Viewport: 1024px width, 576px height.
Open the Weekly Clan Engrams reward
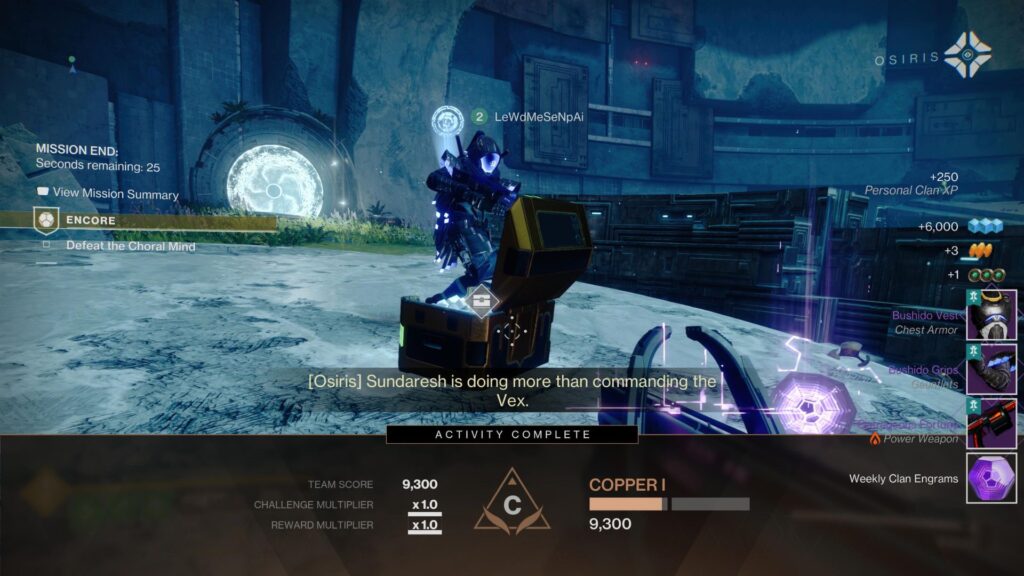[x=991, y=478]
